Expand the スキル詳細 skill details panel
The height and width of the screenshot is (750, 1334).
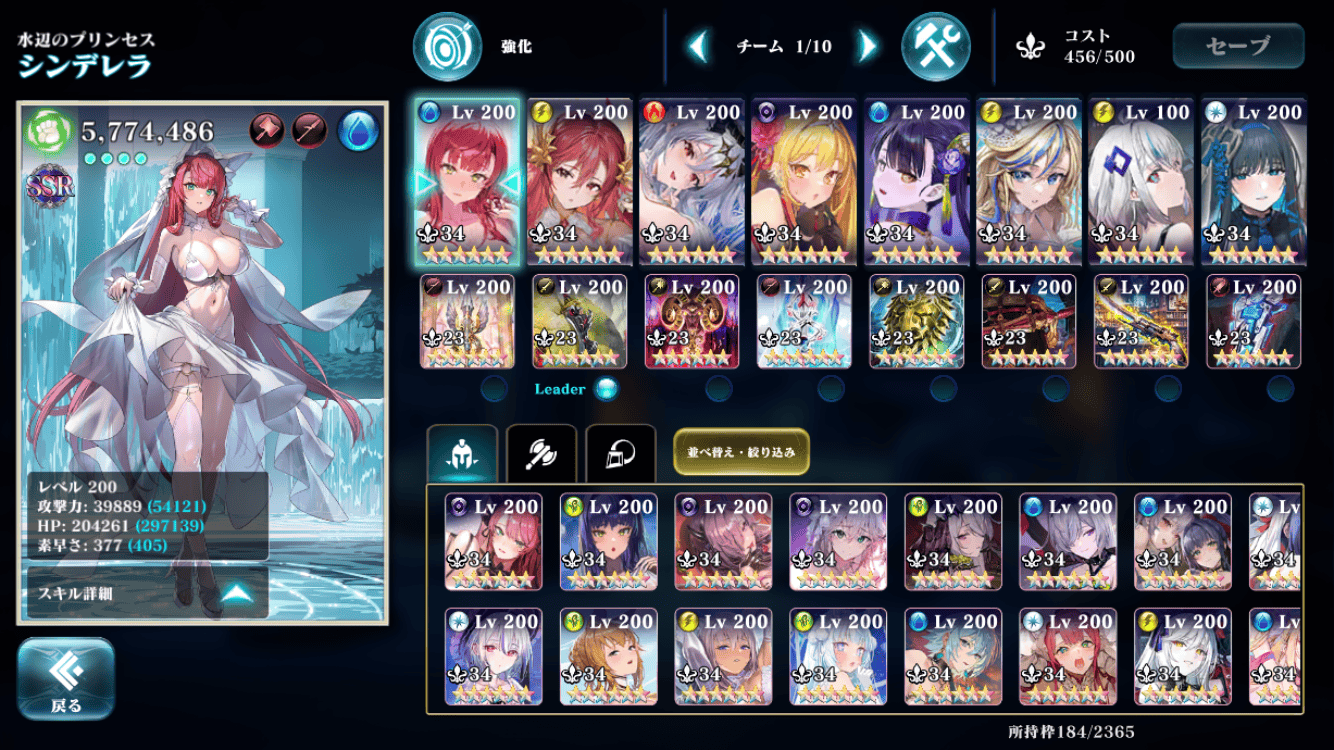(x=147, y=593)
